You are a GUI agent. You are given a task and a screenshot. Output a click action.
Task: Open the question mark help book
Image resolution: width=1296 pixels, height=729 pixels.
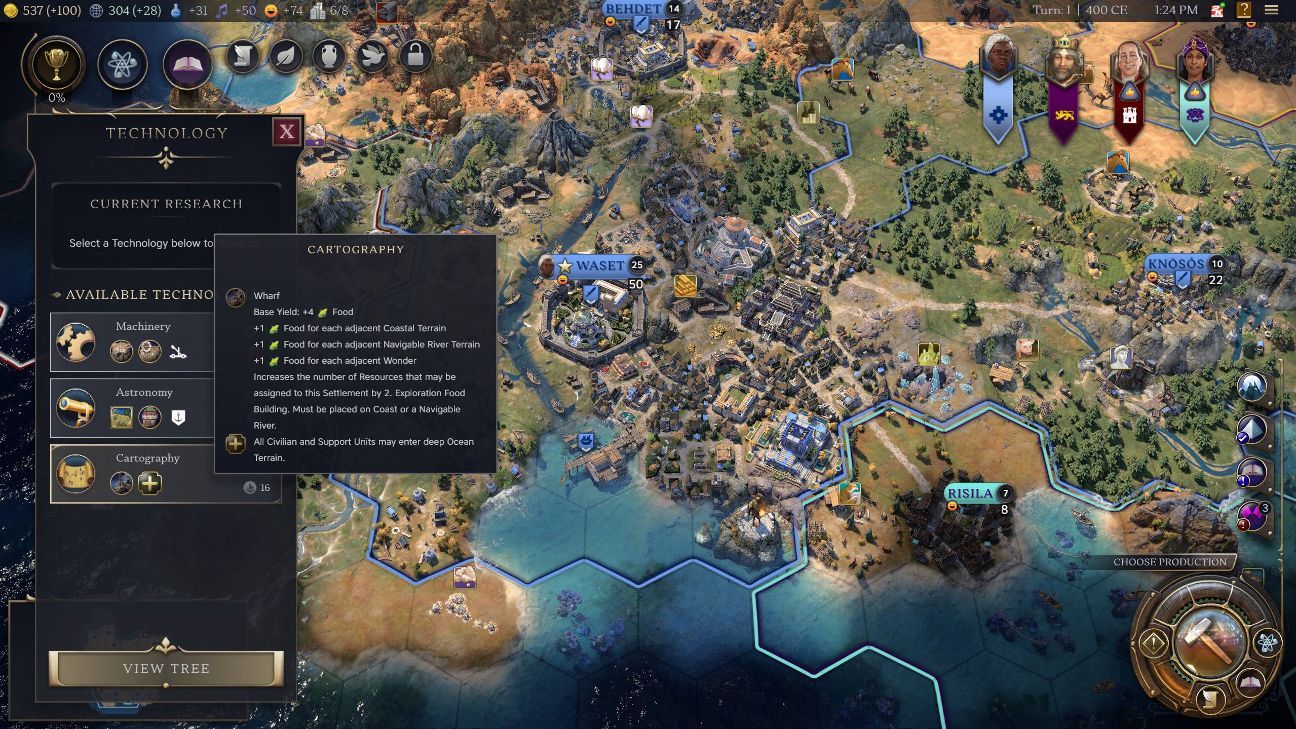pos(1244,10)
